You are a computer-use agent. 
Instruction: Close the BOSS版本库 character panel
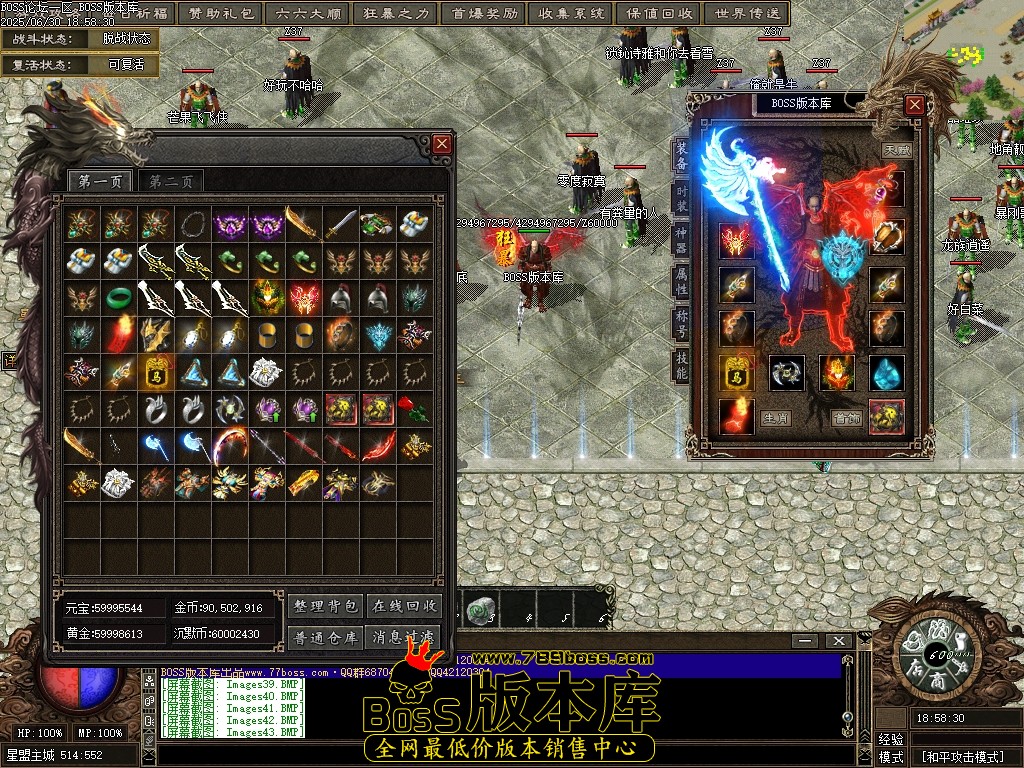tap(914, 104)
